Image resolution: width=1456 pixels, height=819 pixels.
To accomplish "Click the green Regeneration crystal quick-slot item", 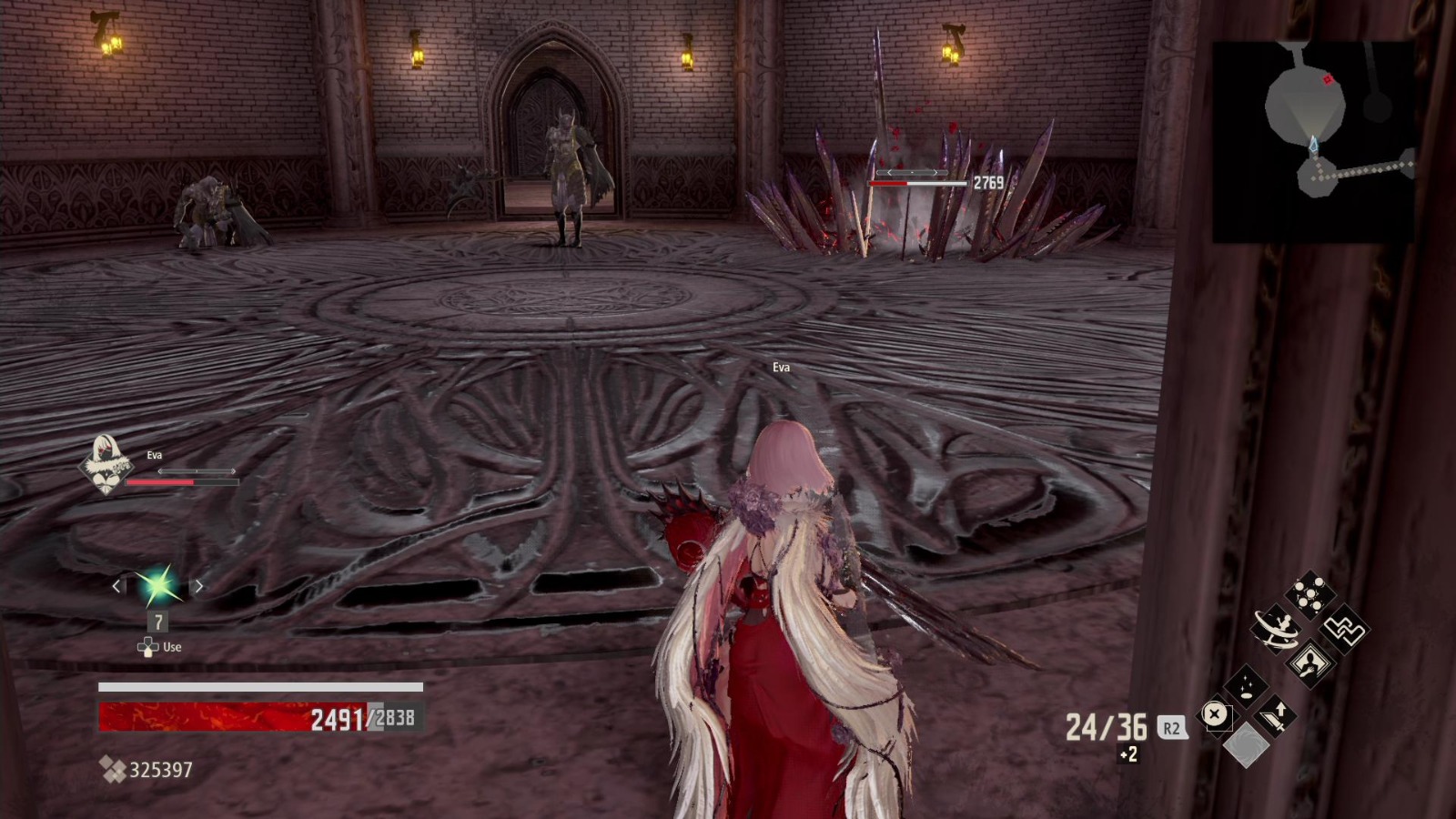I will coord(158,586).
